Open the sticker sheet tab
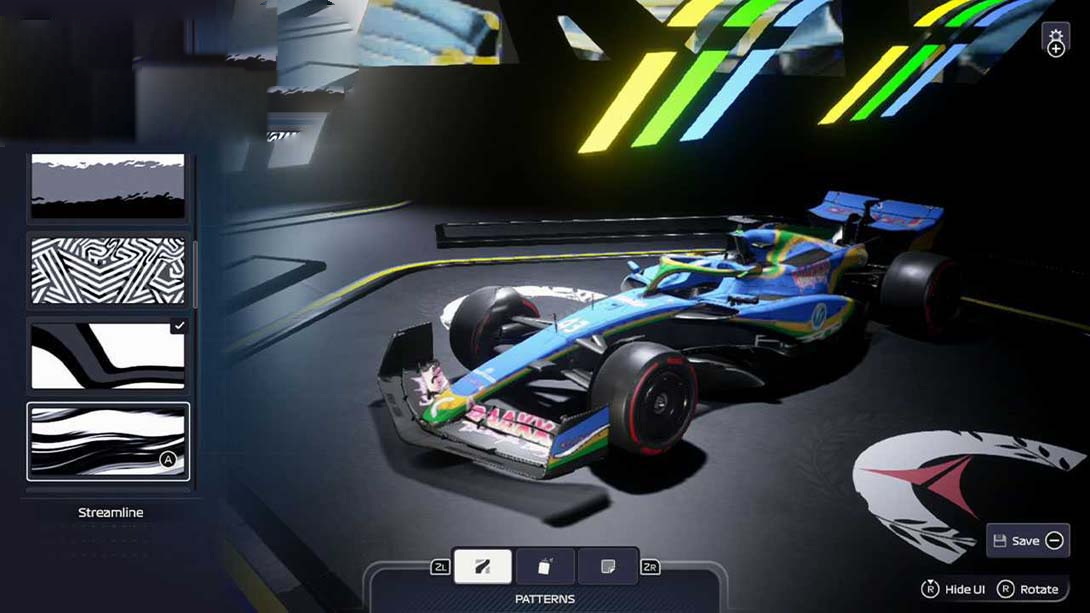The width and height of the screenshot is (1090, 613). tap(607, 567)
